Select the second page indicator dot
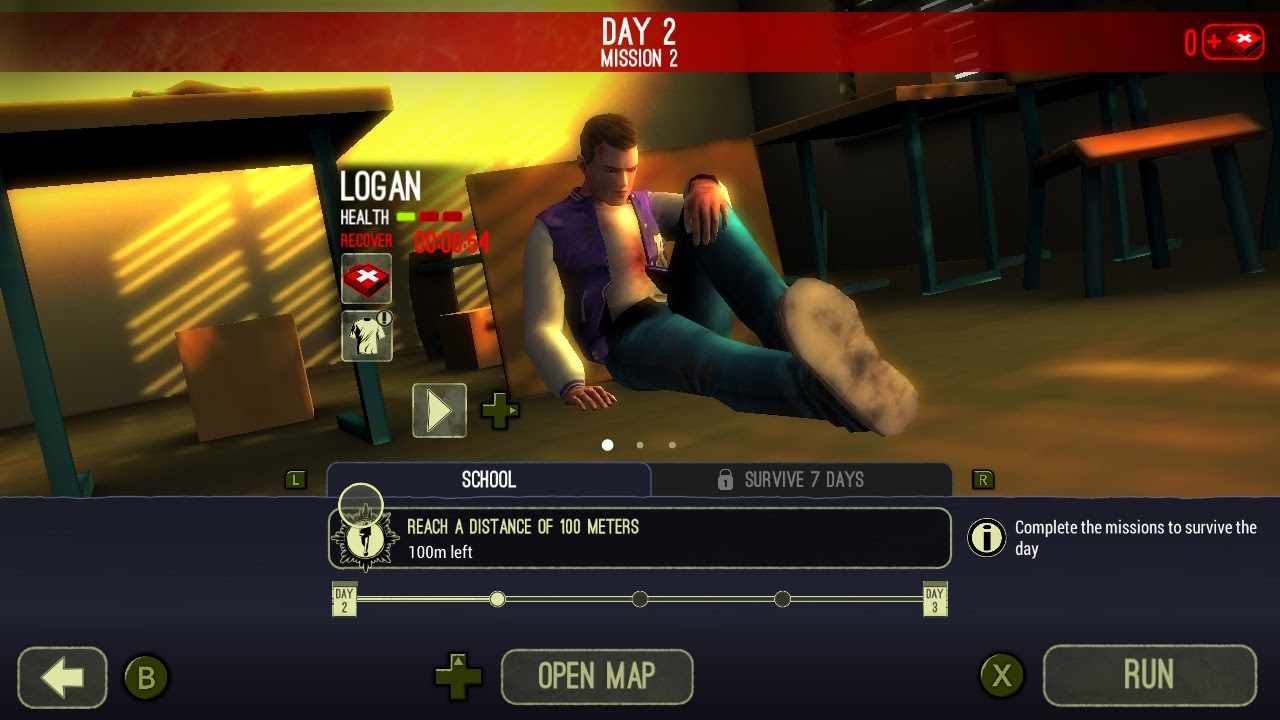Viewport: 1280px width, 720px height. click(640, 445)
